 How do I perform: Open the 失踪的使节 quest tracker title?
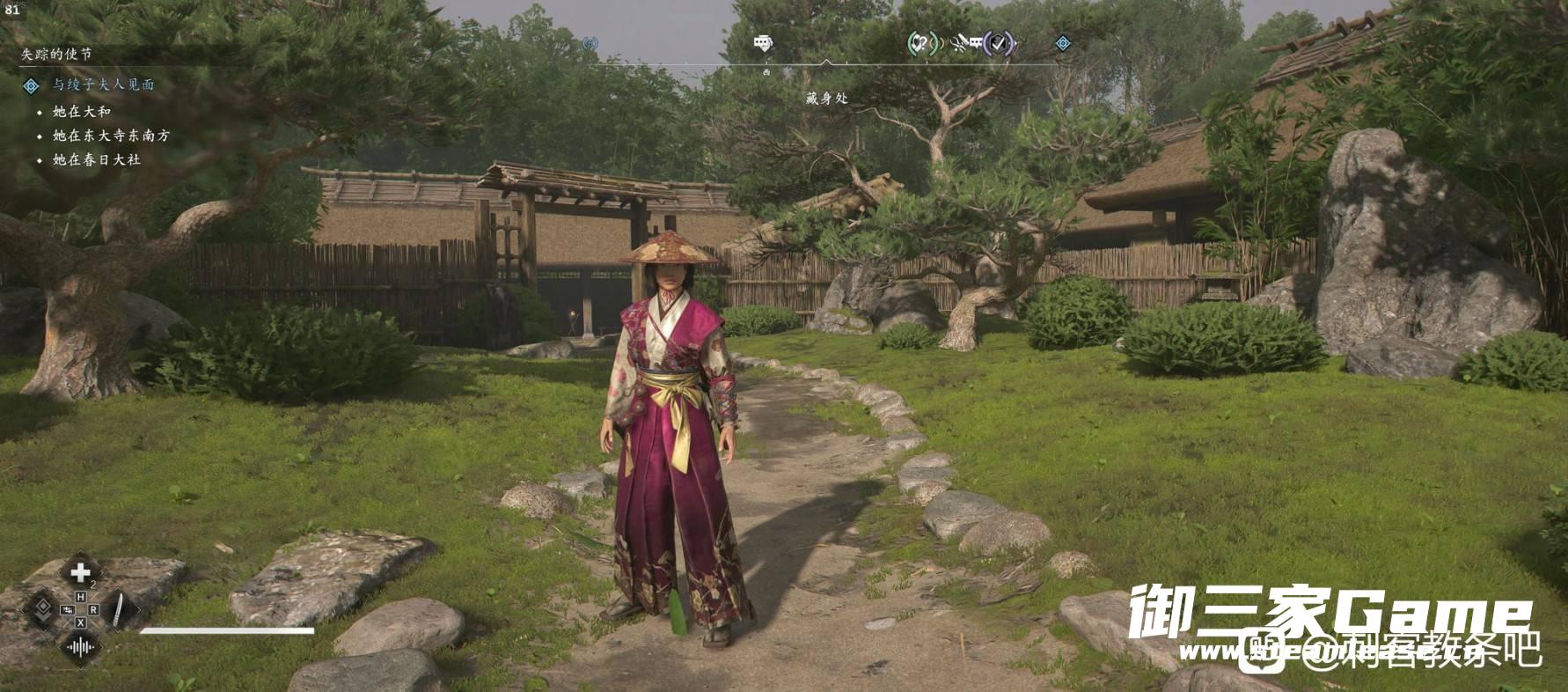click(56, 54)
